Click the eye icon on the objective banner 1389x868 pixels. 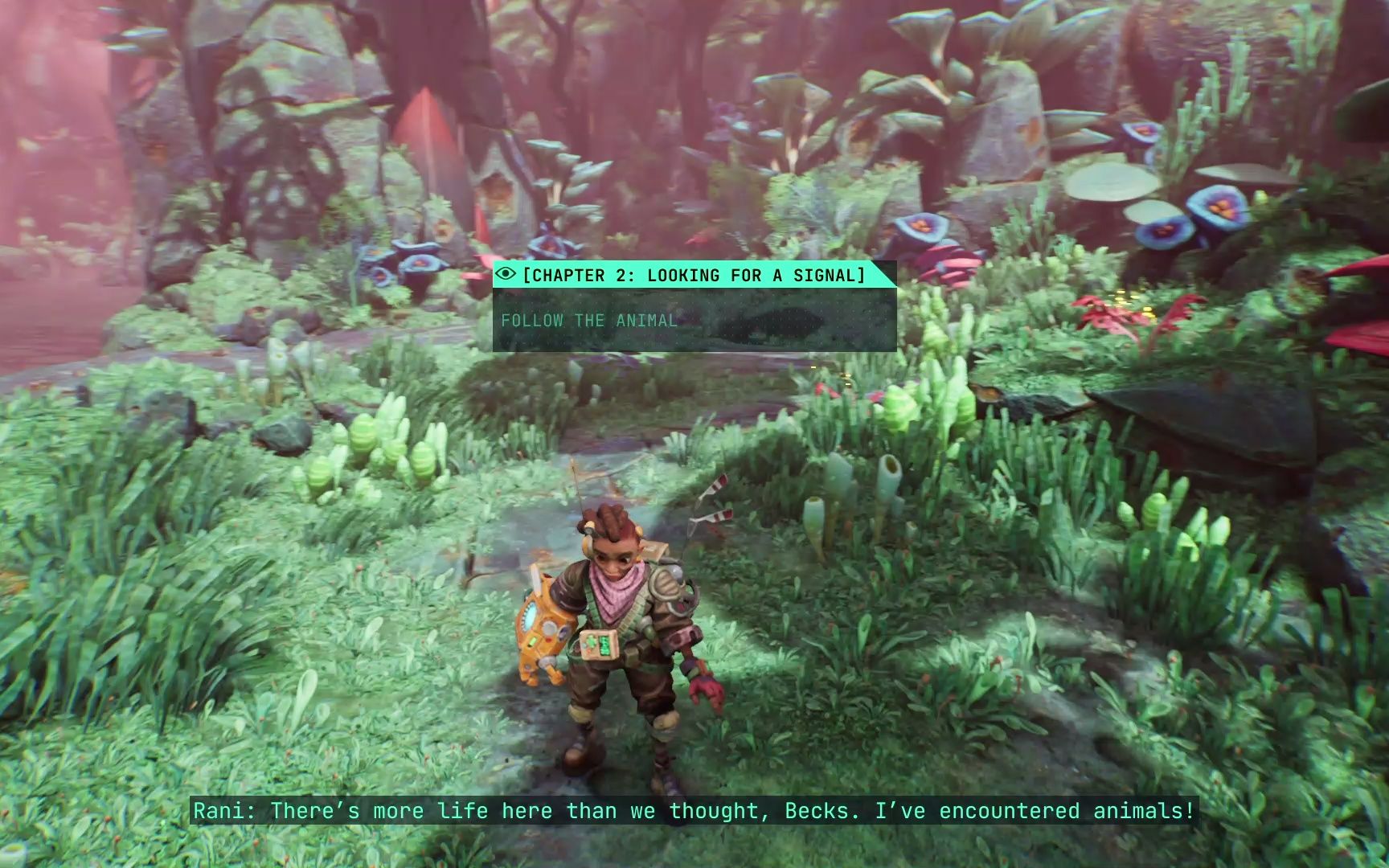click(506, 274)
